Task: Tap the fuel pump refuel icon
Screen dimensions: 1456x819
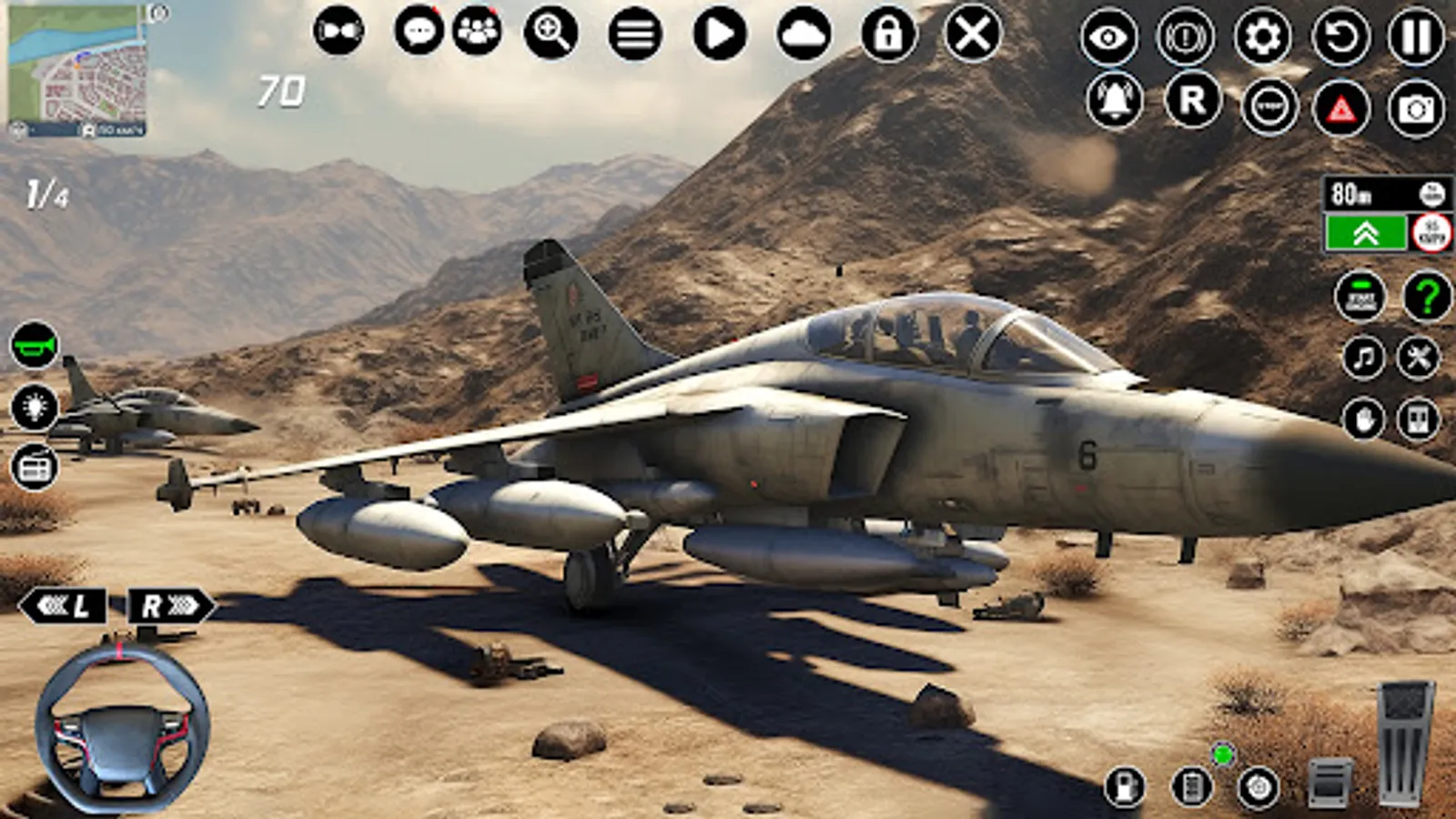Action: [1126, 786]
